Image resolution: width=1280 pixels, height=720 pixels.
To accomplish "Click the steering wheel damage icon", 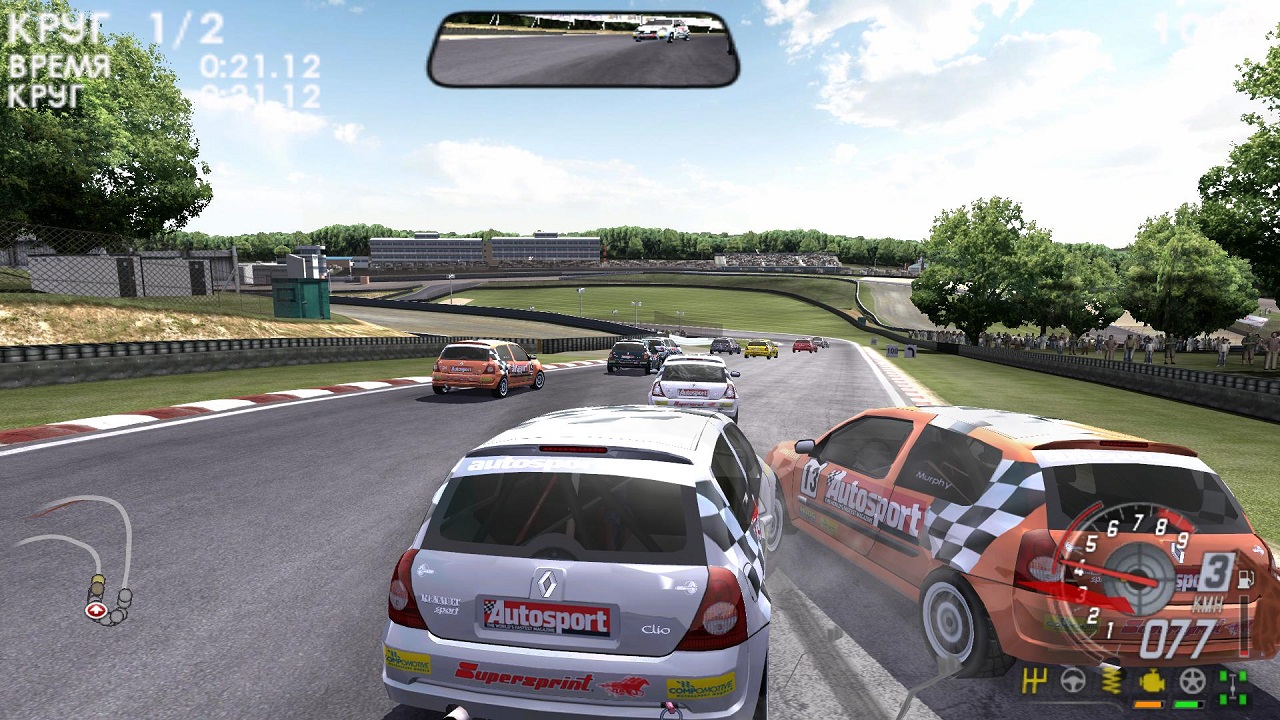I will click(x=1073, y=681).
